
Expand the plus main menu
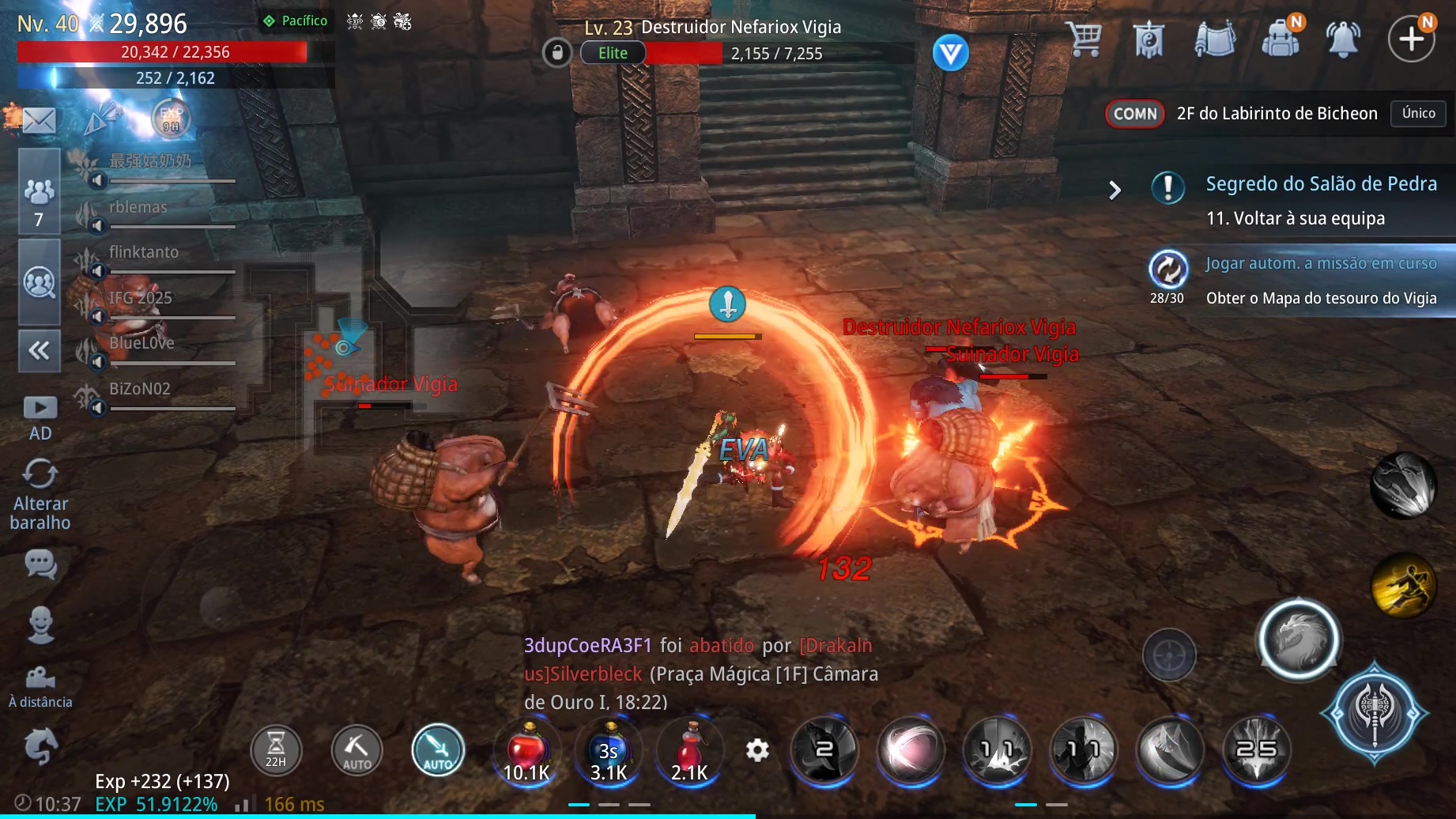click(x=1411, y=38)
